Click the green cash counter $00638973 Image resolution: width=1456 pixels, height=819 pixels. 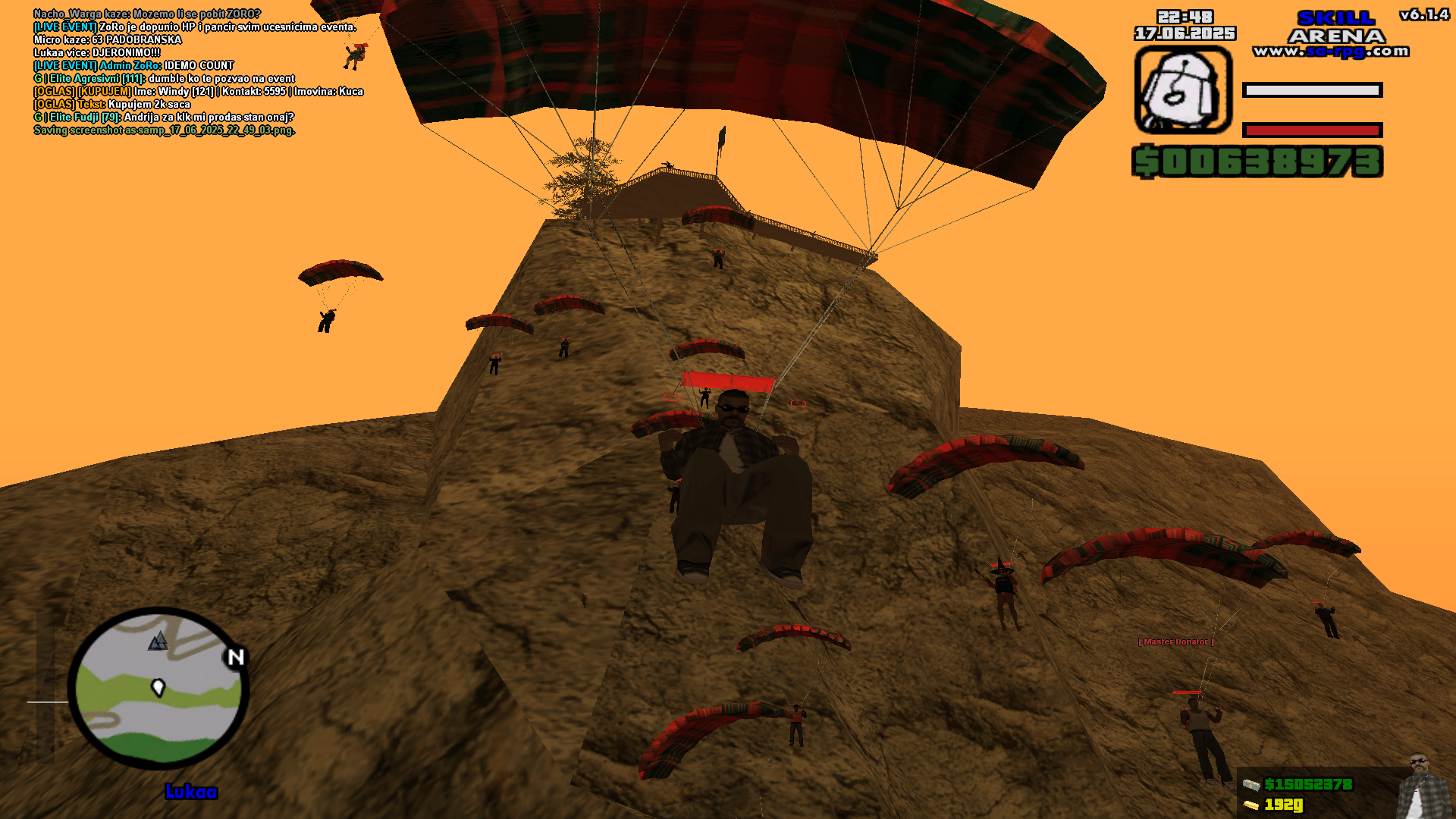click(1259, 162)
